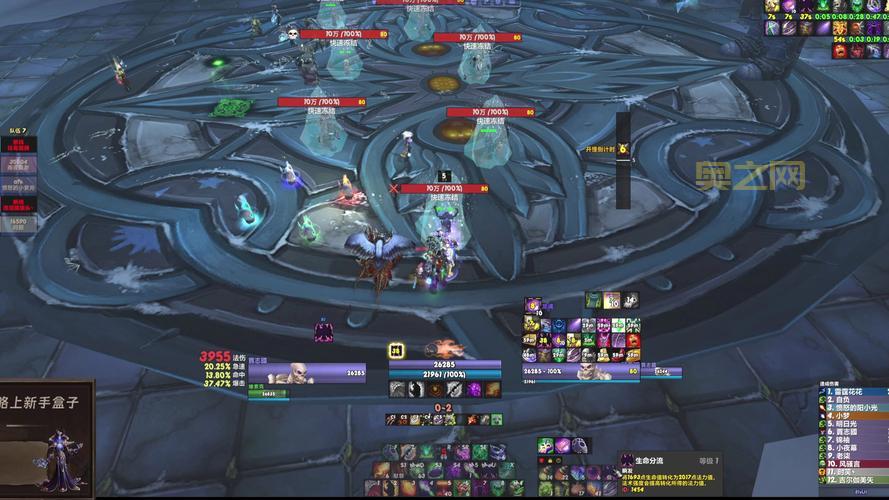Click the 吉尔伽美矢 row in the damage list
Screen dimensions: 889x500
coord(852,480)
